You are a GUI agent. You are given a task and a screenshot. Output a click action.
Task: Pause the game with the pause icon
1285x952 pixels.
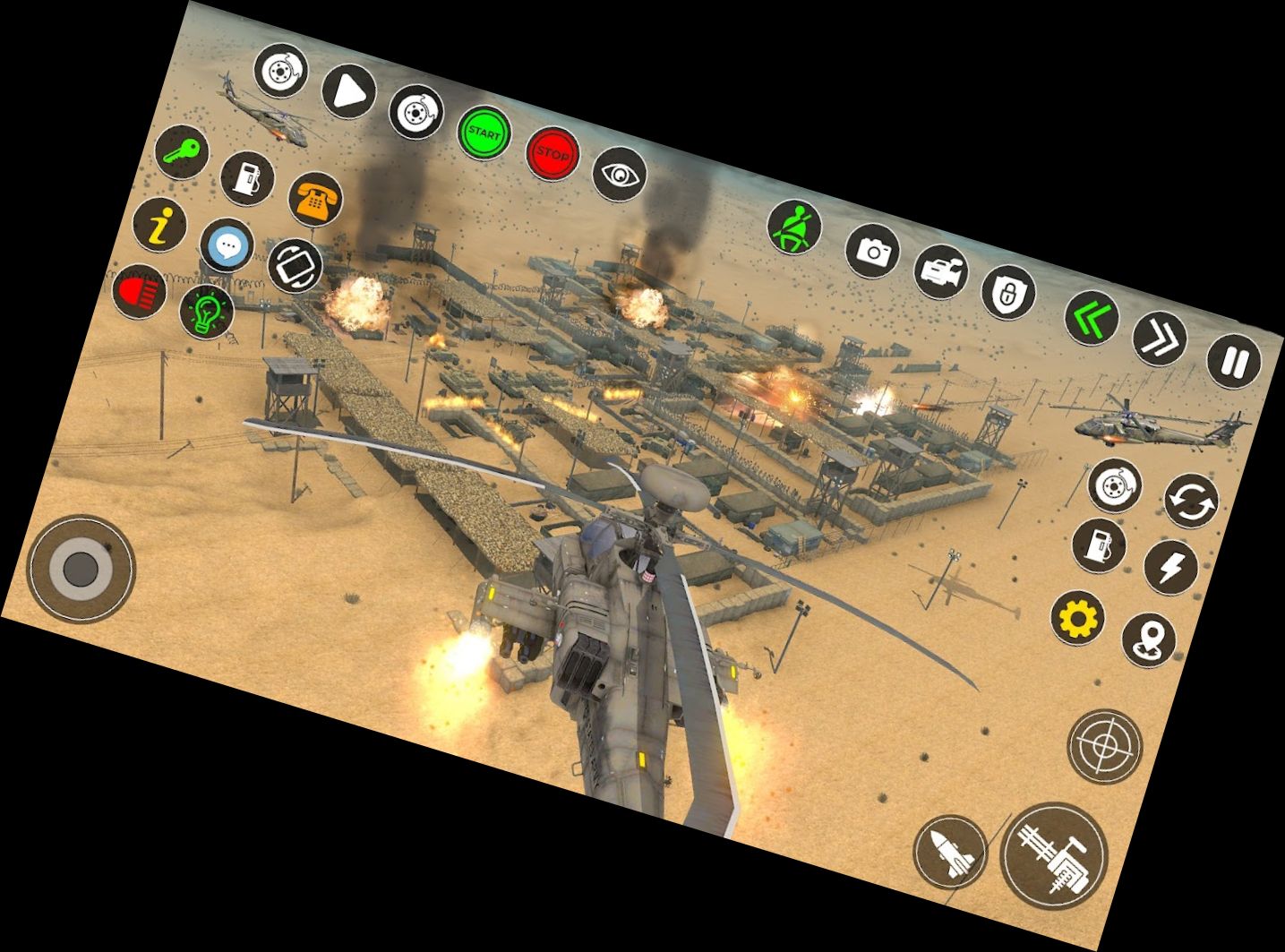point(1233,360)
